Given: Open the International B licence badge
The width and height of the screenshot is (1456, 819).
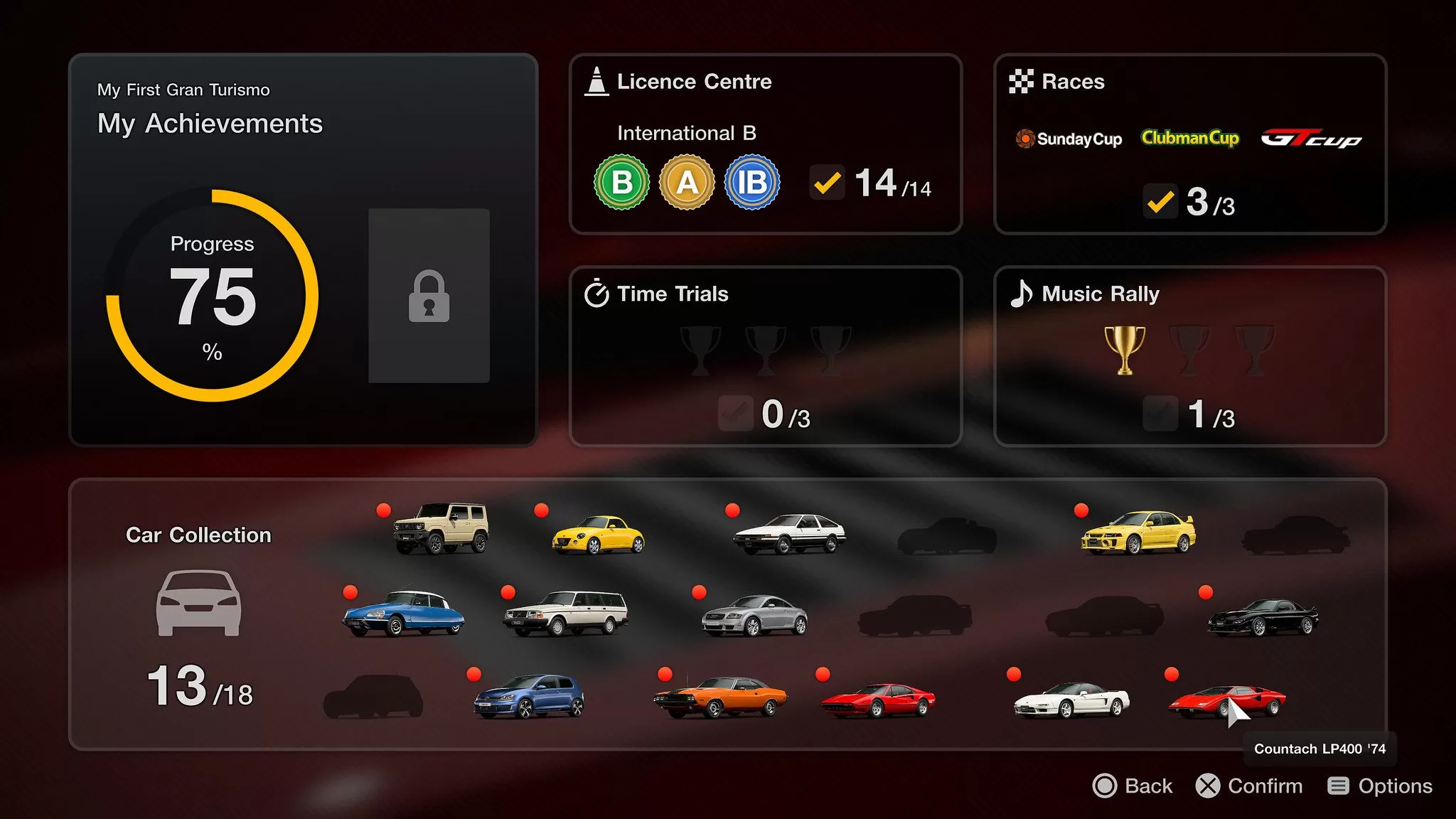Looking at the screenshot, I should [x=752, y=183].
